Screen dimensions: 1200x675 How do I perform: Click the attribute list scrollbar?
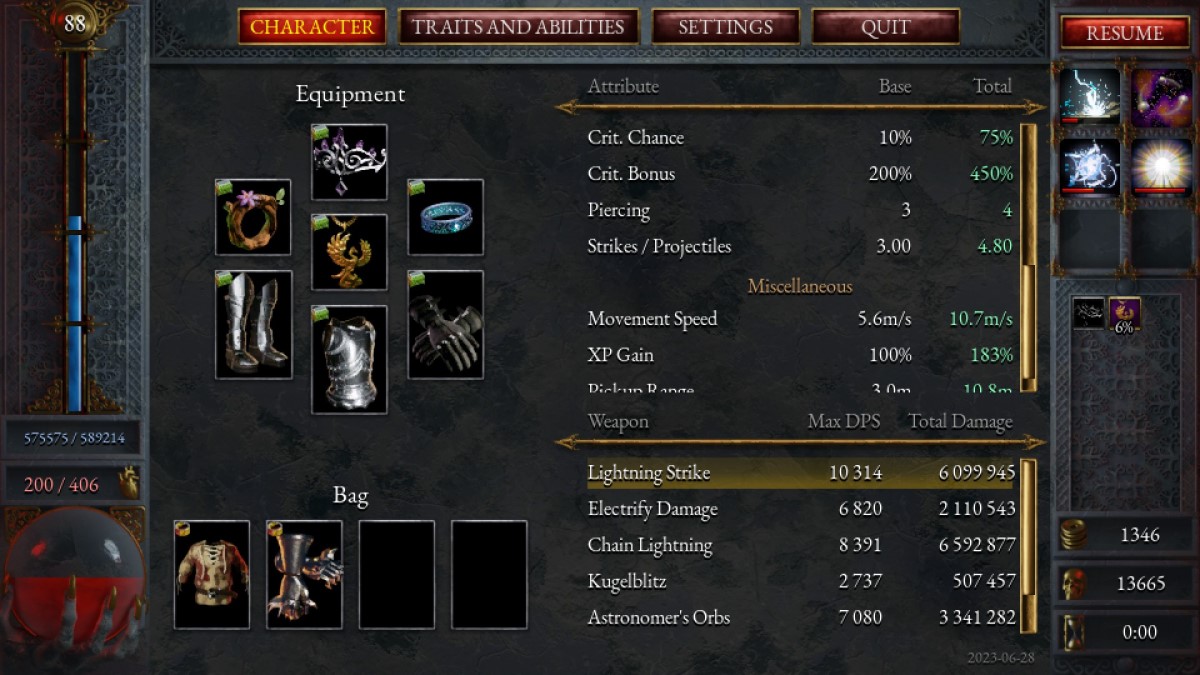(1027, 257)
